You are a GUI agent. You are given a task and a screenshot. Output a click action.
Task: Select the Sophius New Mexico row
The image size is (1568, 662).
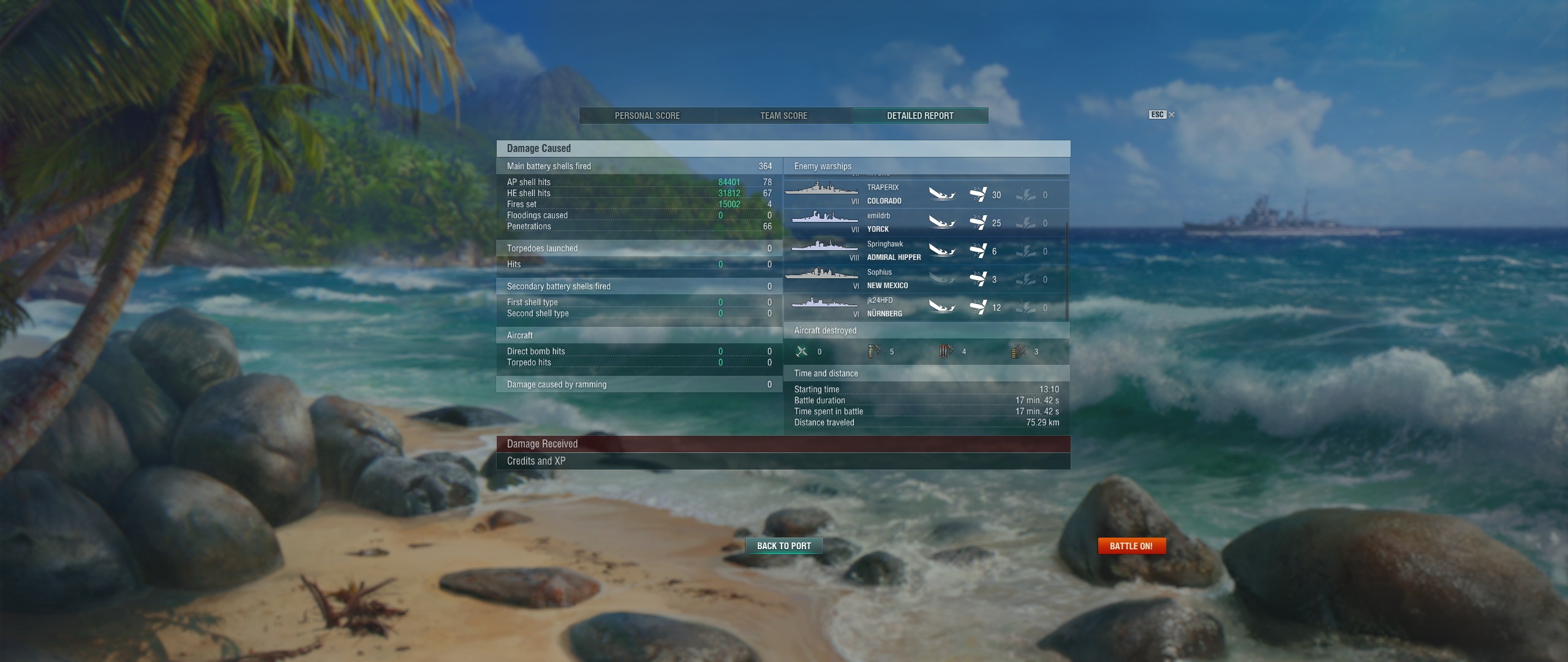click(x=924, y=279)
